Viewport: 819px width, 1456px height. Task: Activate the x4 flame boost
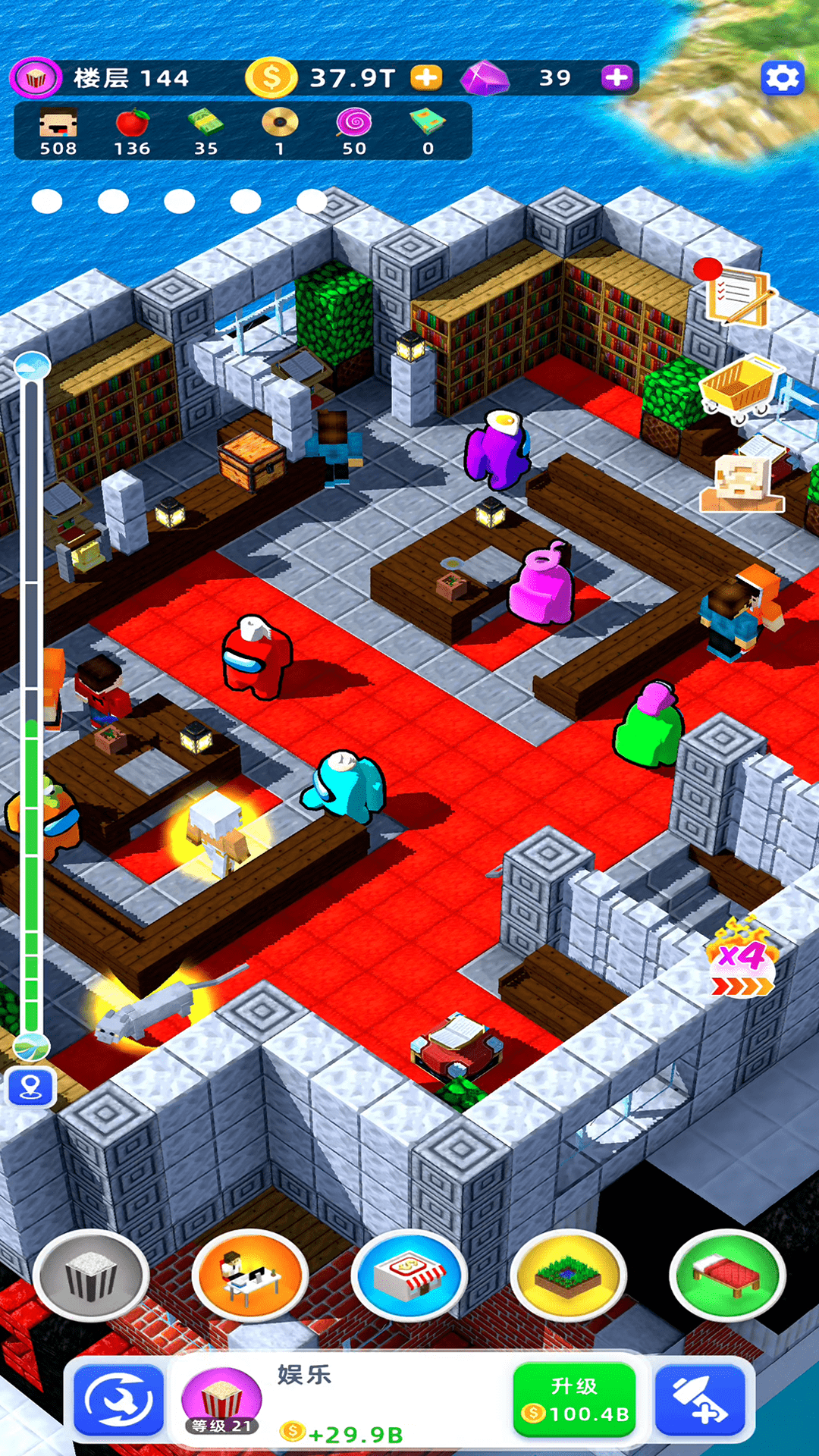[742, 958]
